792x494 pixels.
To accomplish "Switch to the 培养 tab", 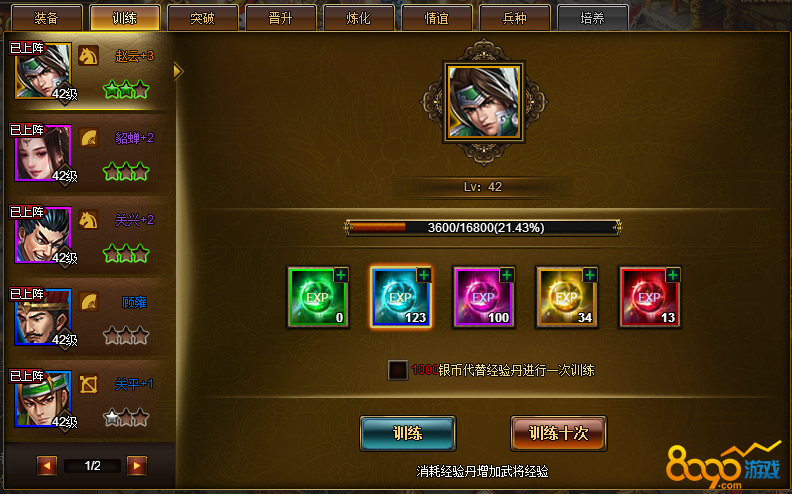I will tap(592, 18).
